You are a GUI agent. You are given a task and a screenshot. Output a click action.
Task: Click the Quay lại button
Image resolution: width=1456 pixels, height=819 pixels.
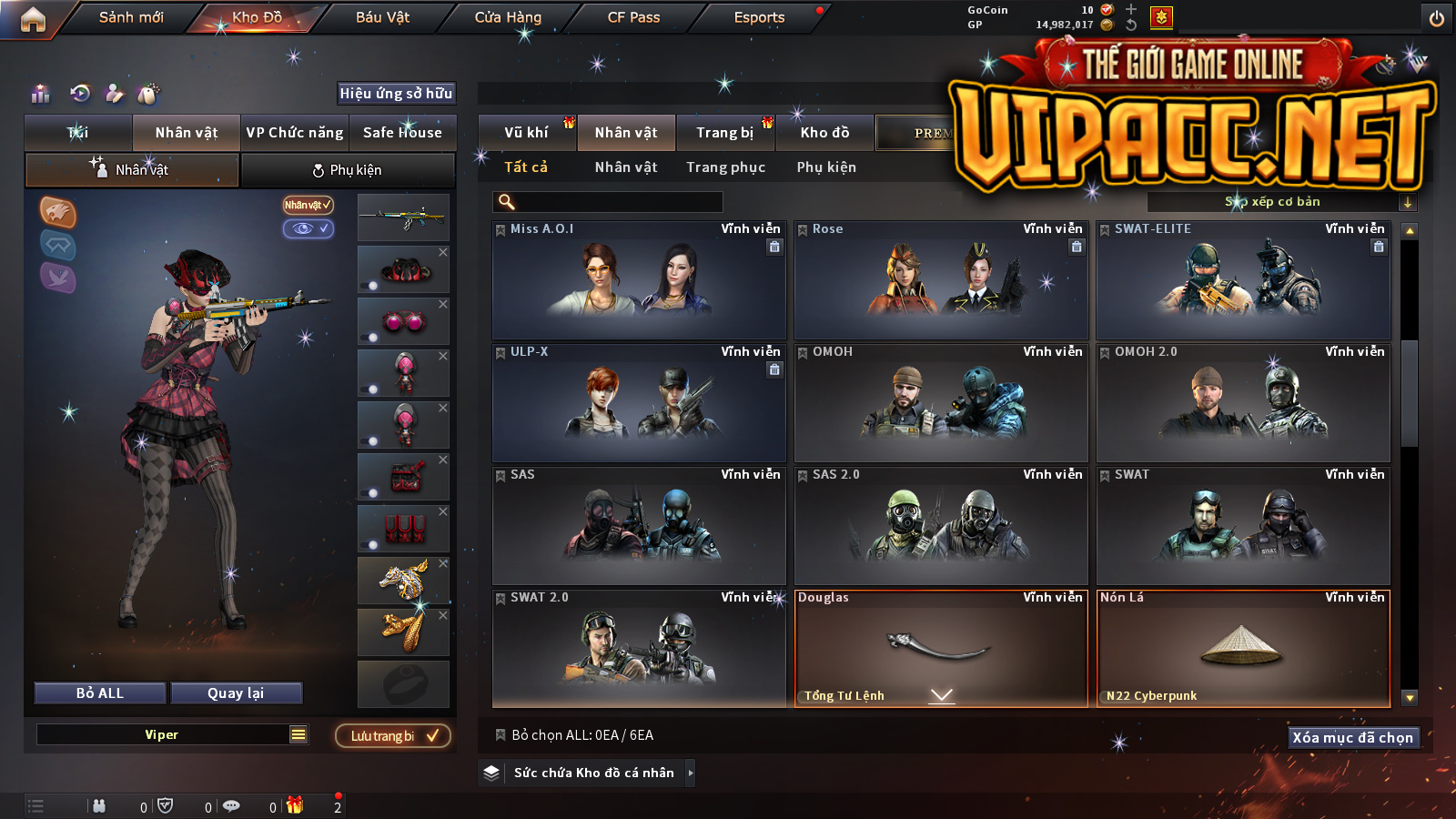tap(236, 693)
